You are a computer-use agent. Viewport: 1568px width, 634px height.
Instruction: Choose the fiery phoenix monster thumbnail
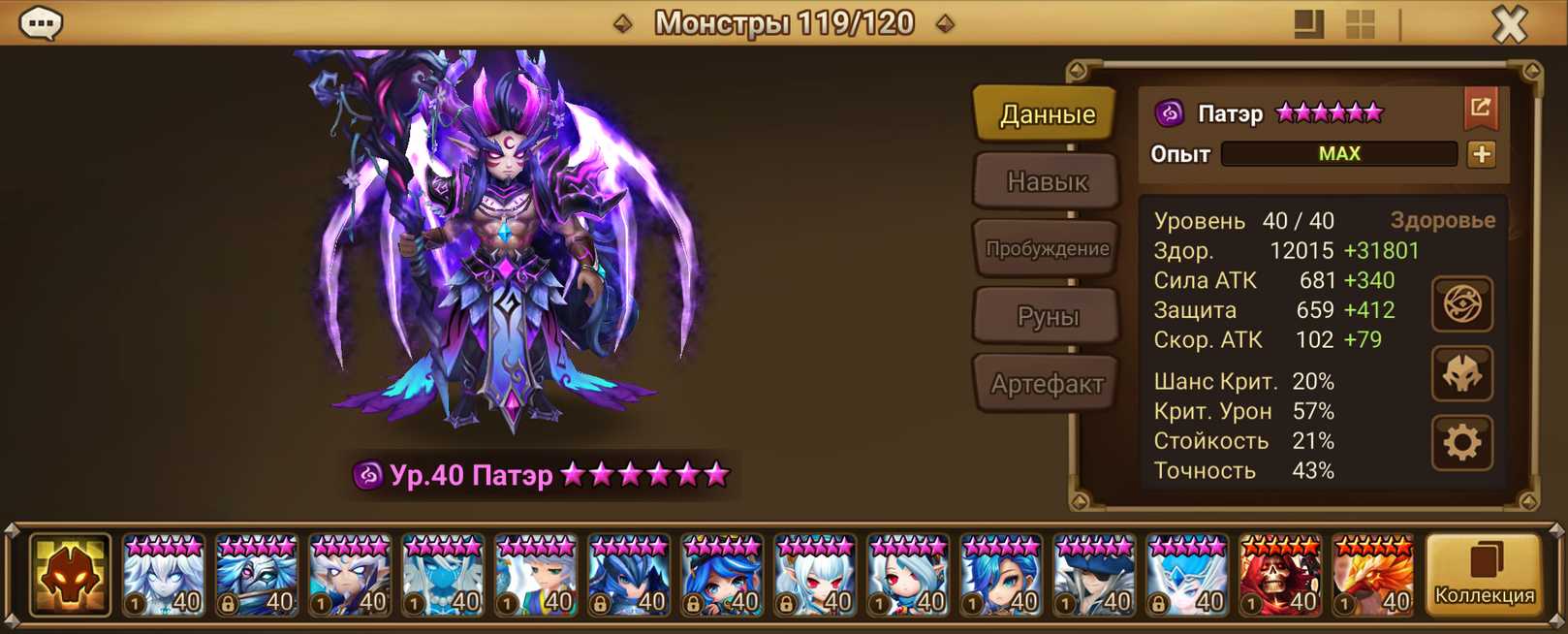[x=1373, y=577]
